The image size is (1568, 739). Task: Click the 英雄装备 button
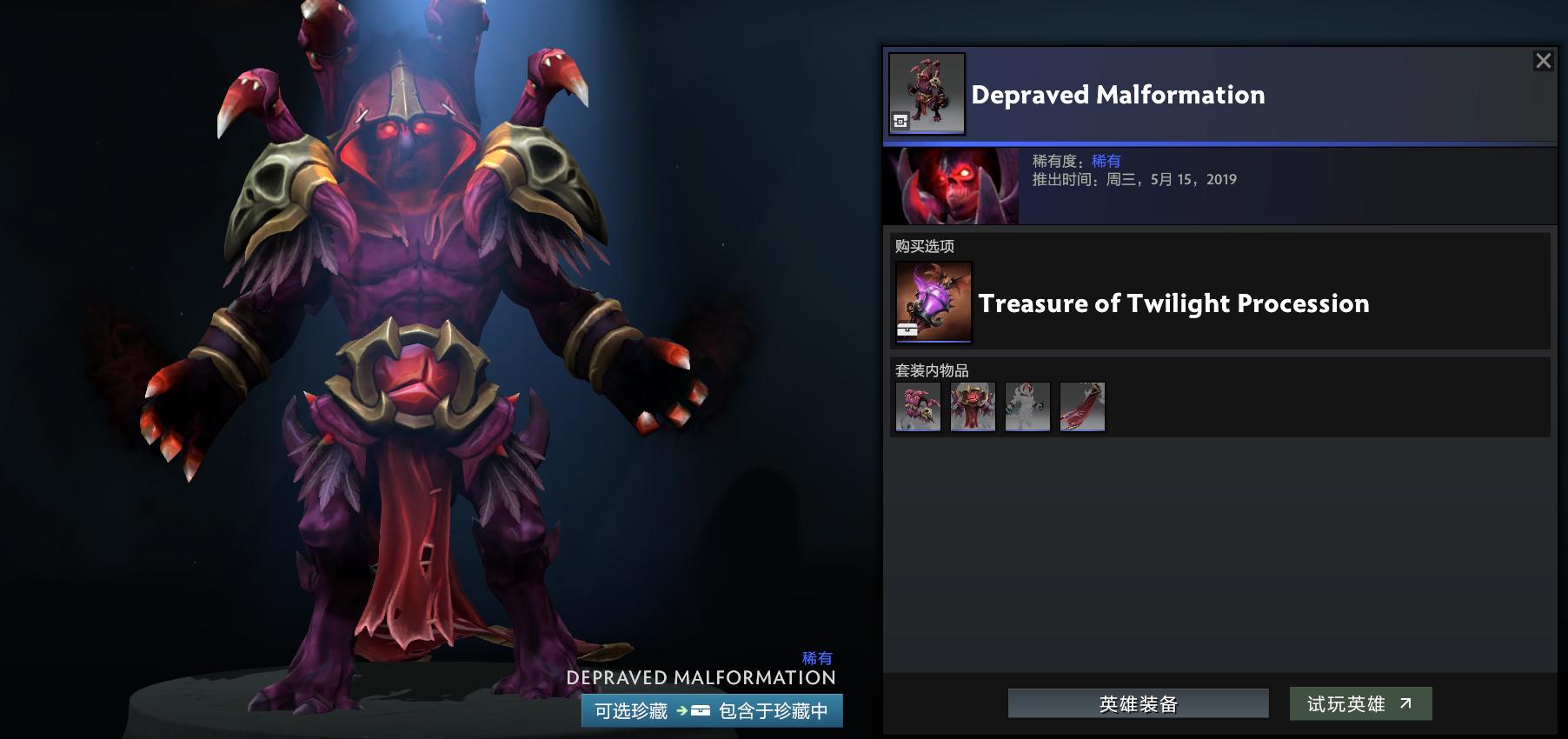point(1137,703)
